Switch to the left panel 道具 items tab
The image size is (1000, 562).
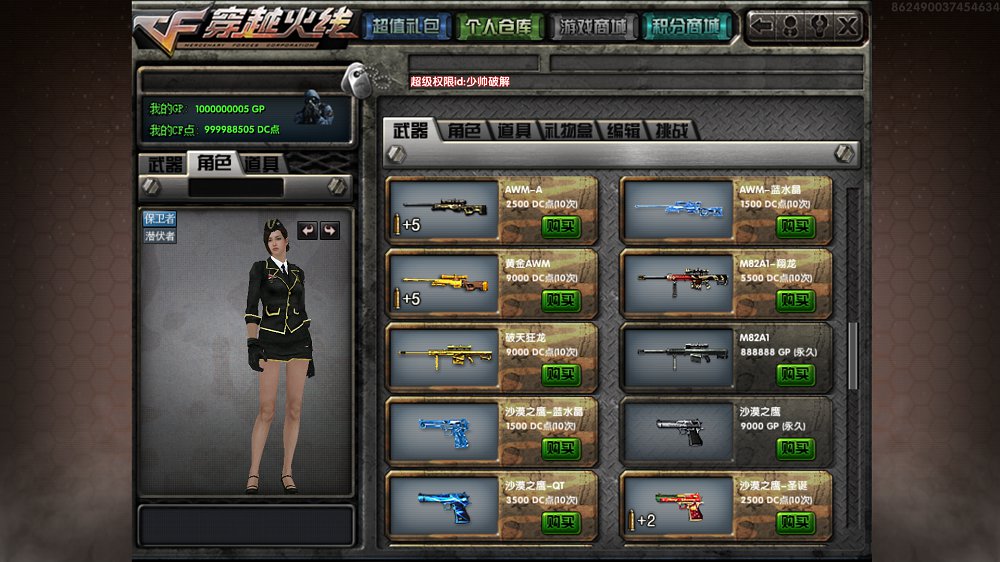(262, 164)
